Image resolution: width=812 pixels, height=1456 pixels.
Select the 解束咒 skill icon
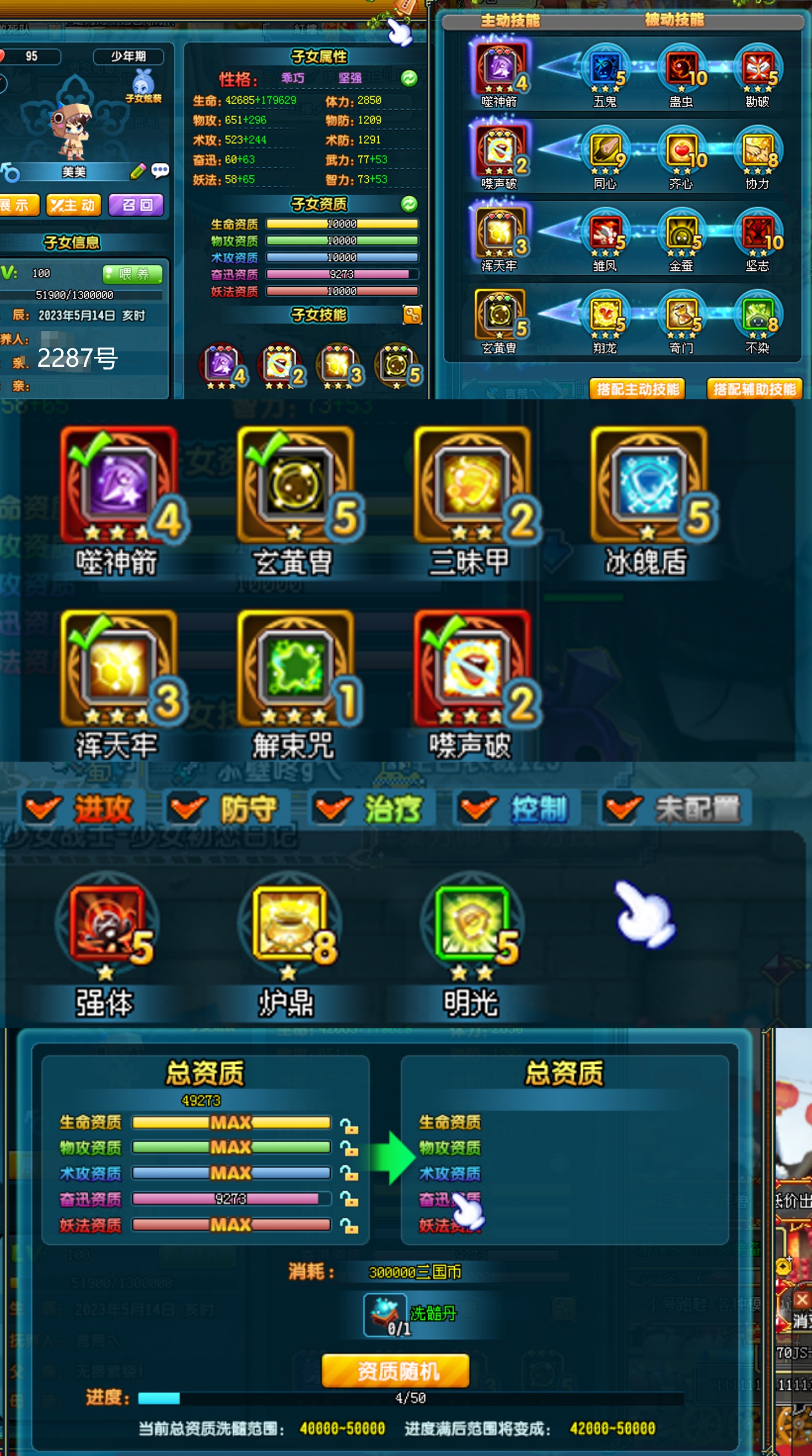(x=294, y=668)
